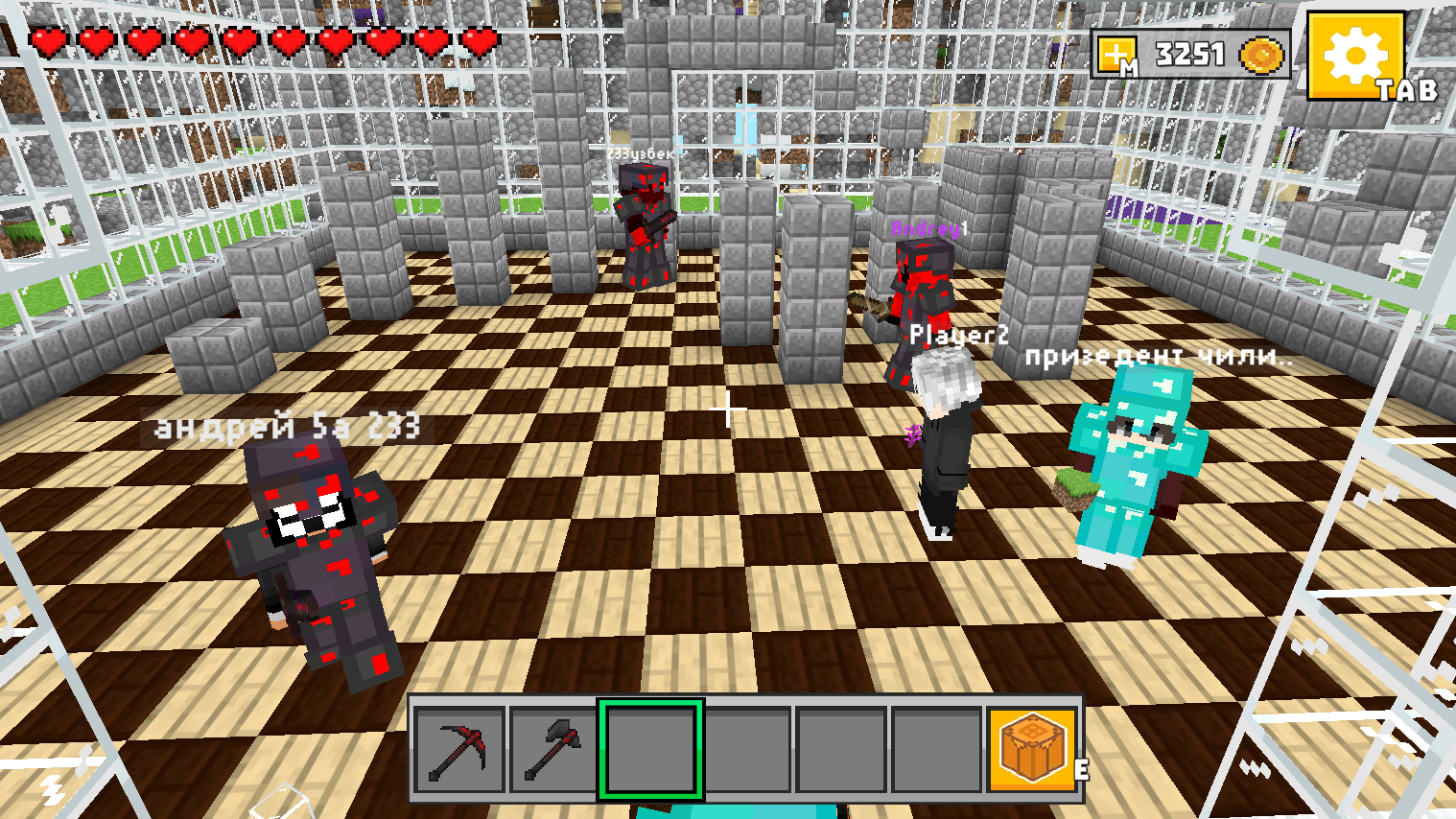The width and height of the screenshot is (1456, 819).
Task: Click the crosshair at screen center
Action: (x=728, y=409)
